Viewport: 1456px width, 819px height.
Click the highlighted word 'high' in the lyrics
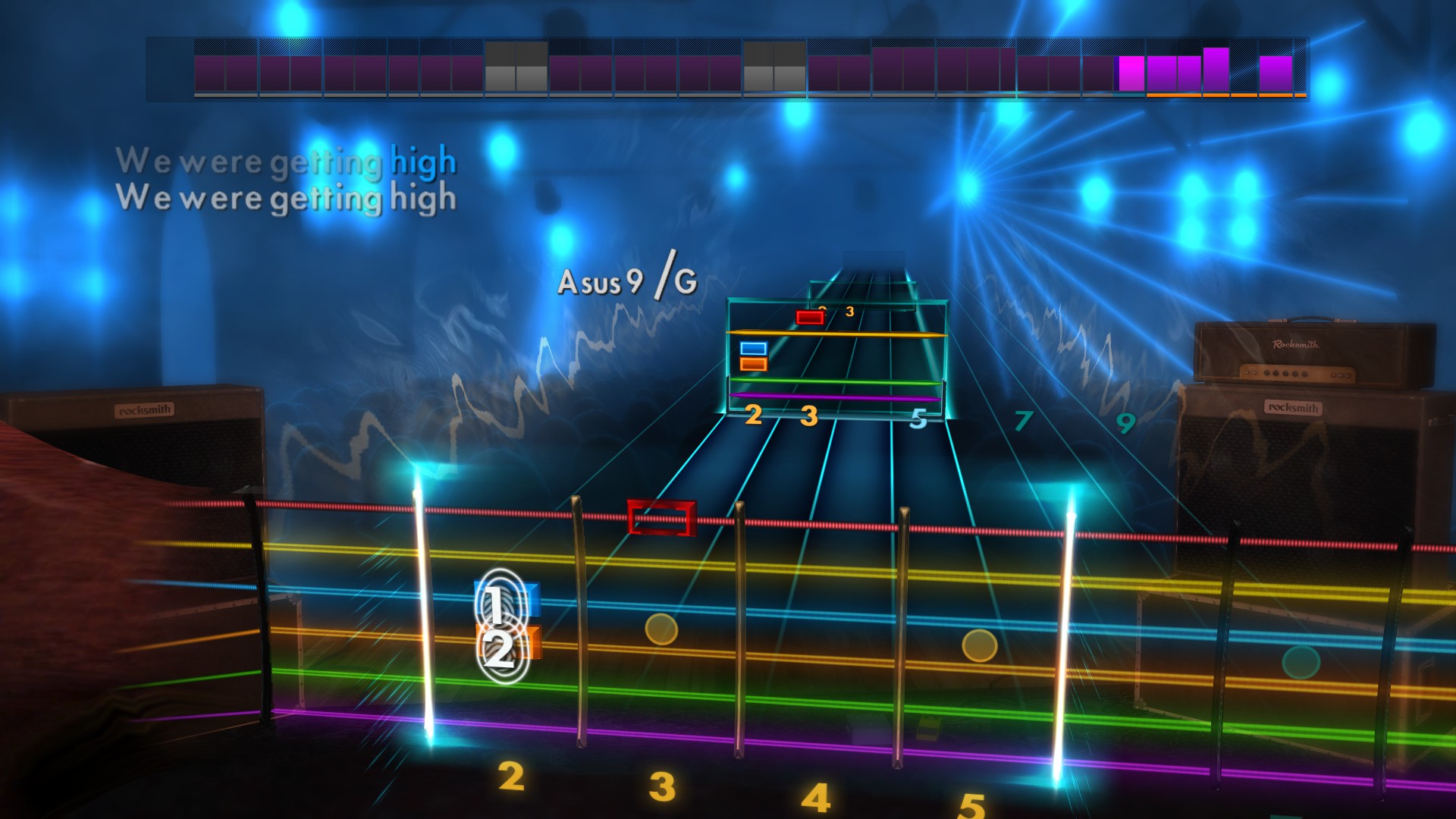pos(422,161)
